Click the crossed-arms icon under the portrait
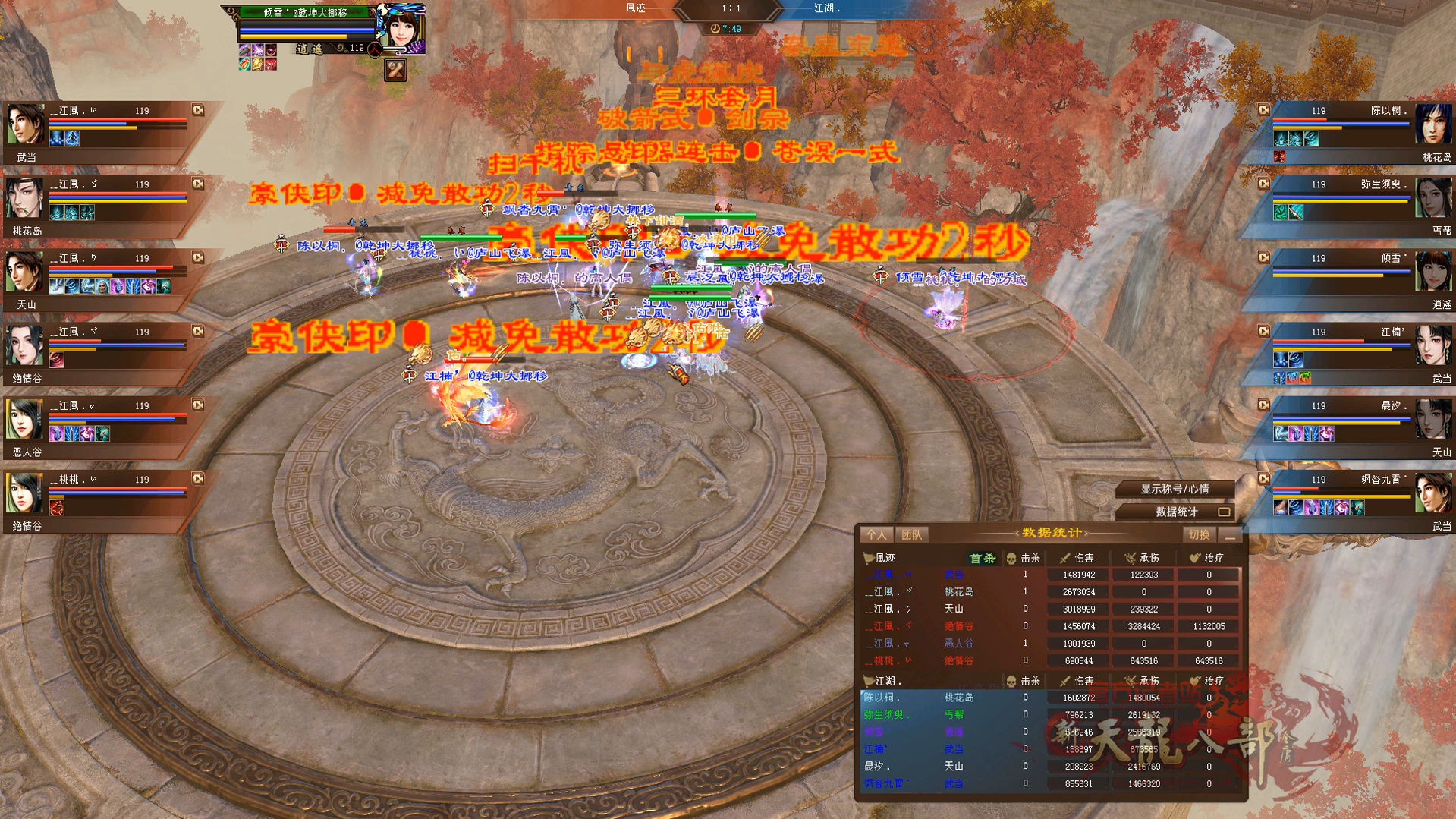This screenshot has height=819, width=1456. click(395, 71)
